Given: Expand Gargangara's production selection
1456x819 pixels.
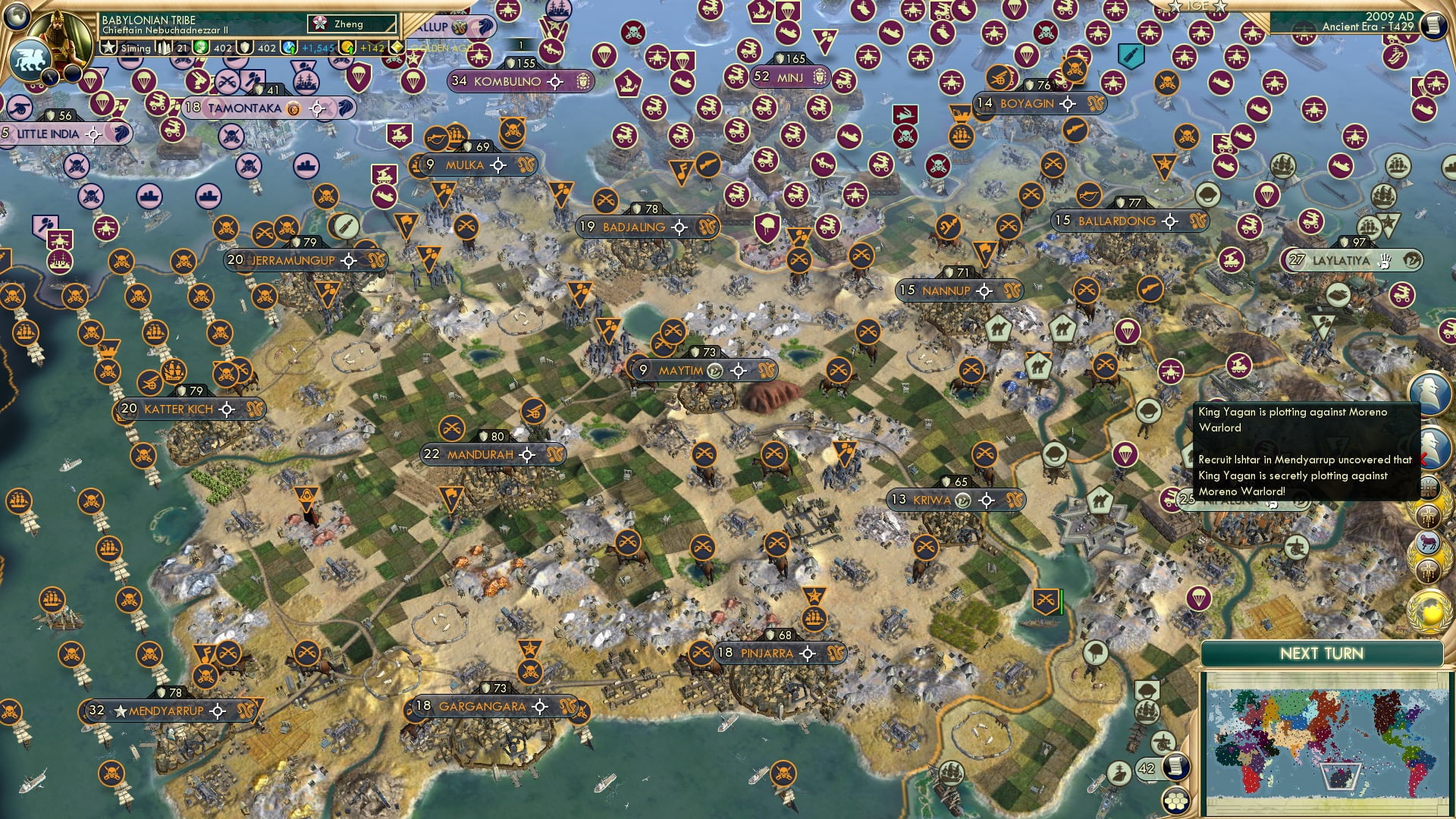Looking at the screenshot, I should 541,706.
